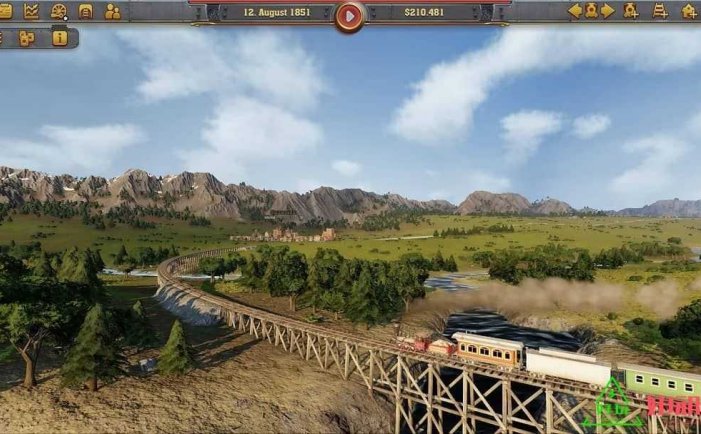Select the previous train with left arrow
This screenshot has height=434, width=701.
coord(575,11)
